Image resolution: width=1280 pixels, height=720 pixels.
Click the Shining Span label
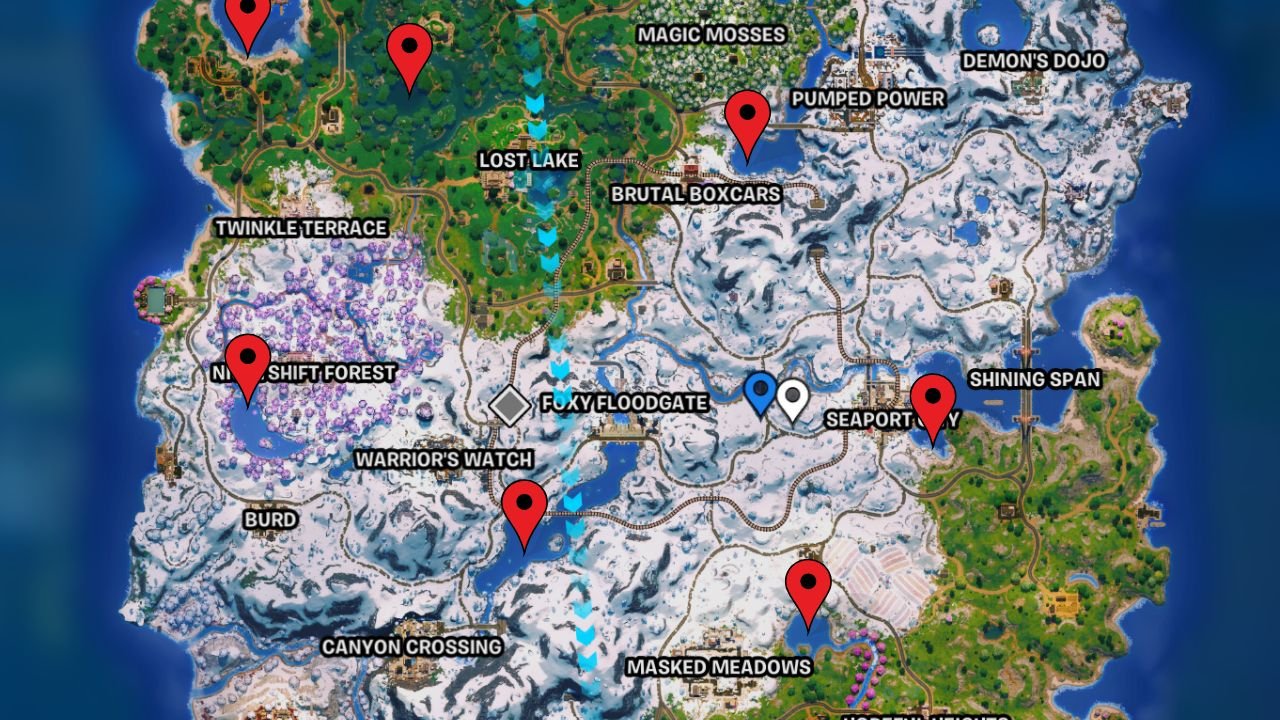[x=1035, y=381]
